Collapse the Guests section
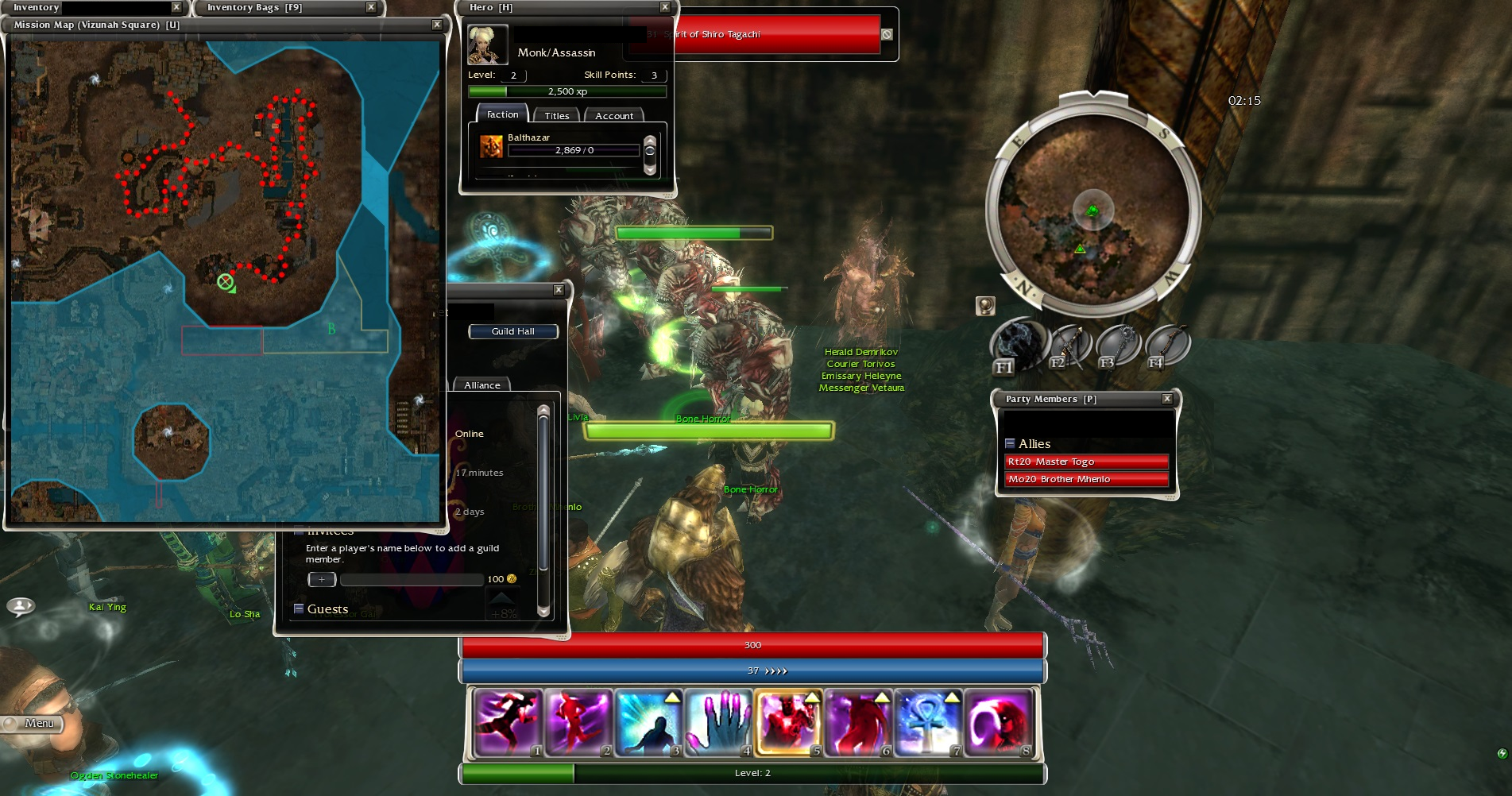 coord(299,609)
